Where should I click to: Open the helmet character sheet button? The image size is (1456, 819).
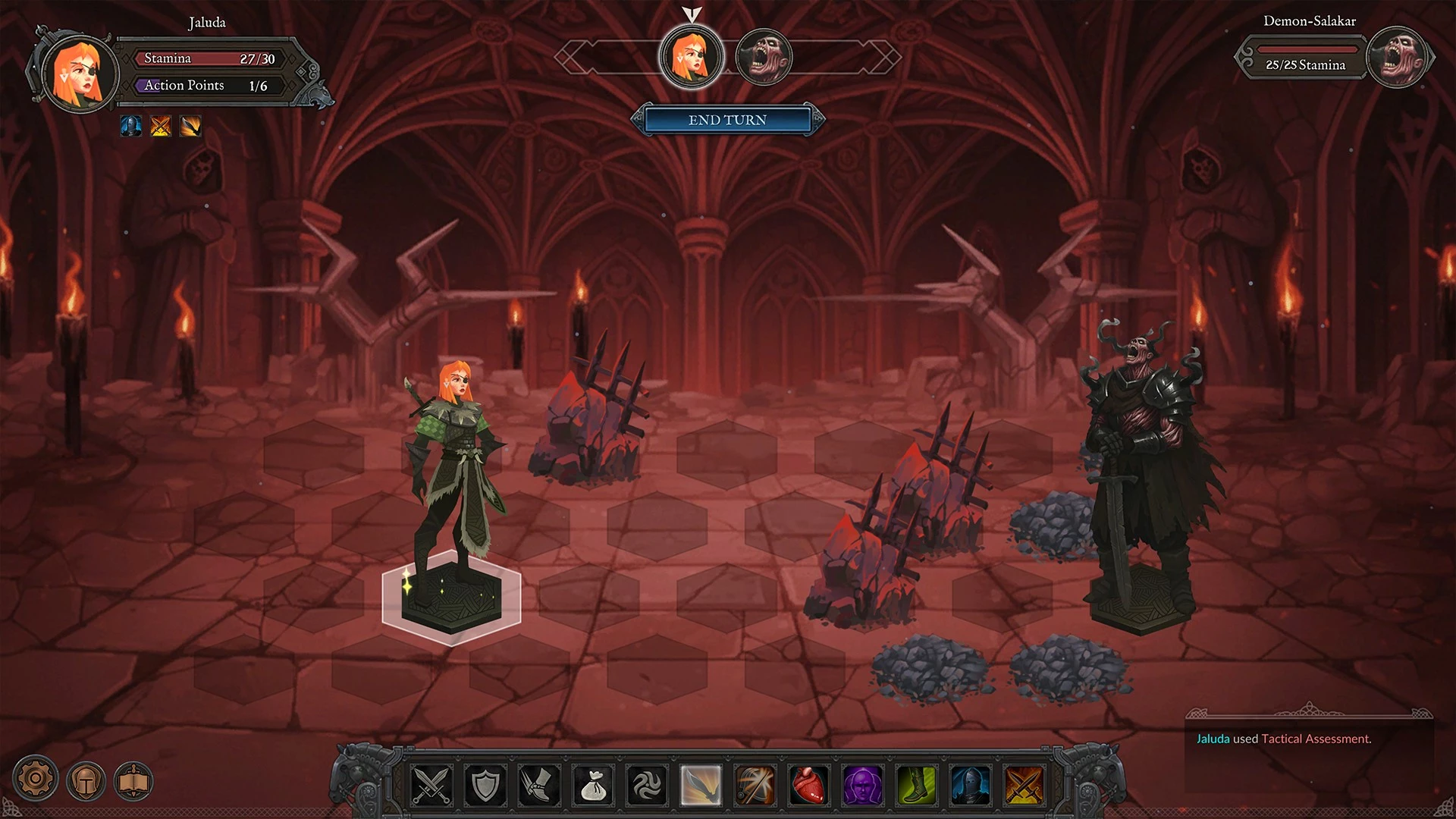pos(86,780)
